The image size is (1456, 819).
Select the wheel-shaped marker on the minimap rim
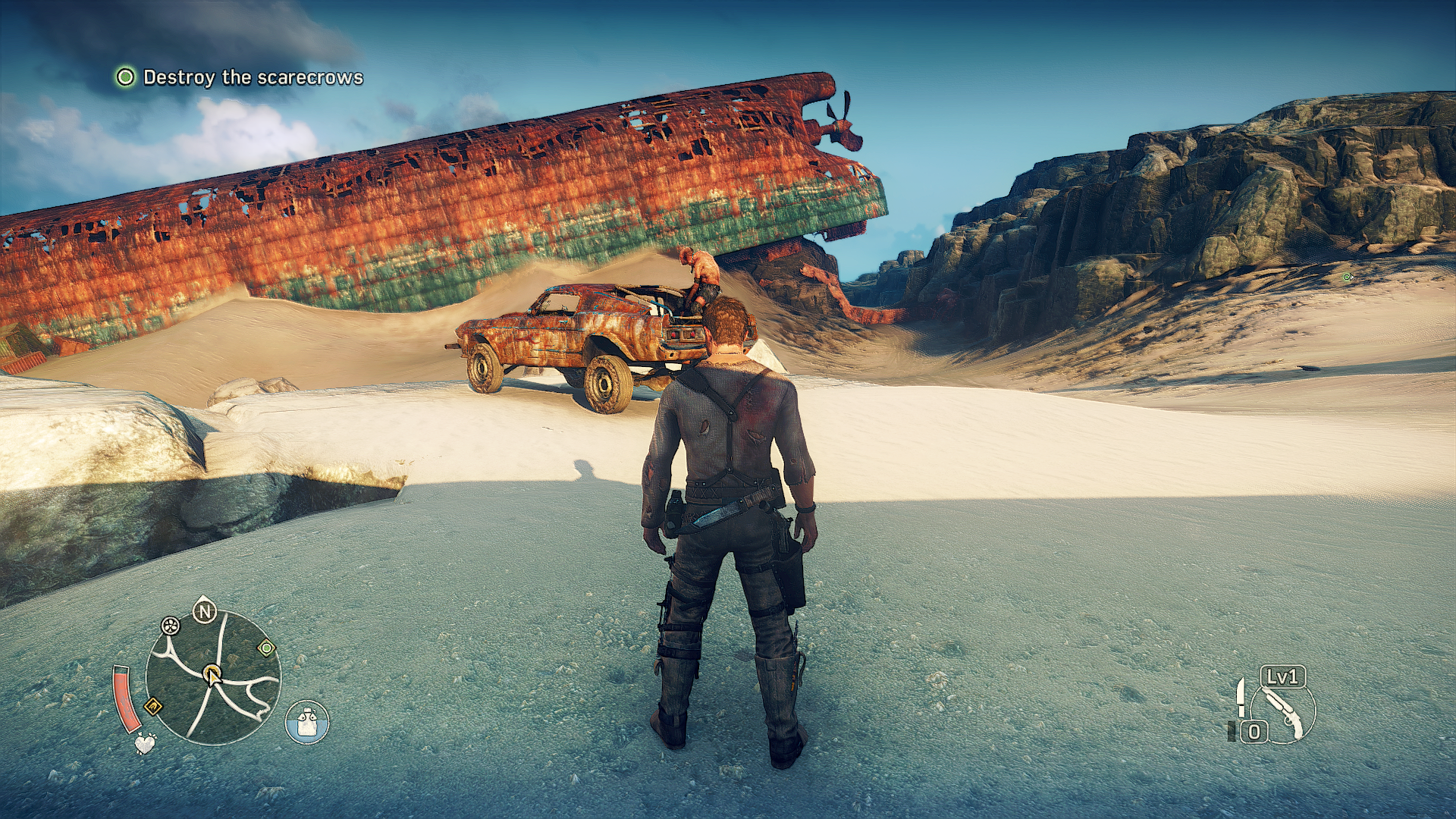coord(171,626)
